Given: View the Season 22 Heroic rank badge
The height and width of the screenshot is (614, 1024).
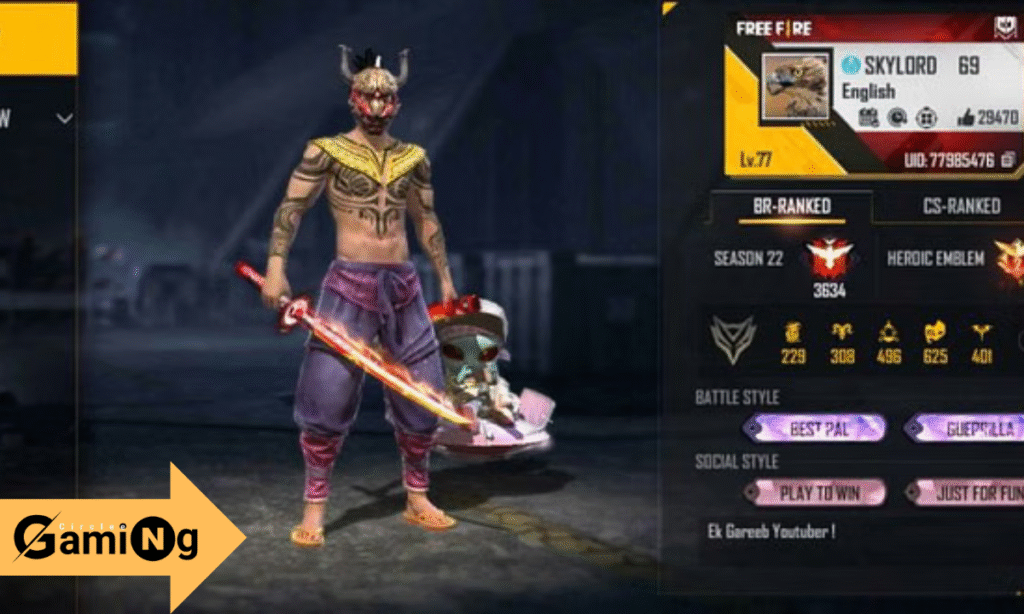Looking at the screenshot, I should [829, 259].
